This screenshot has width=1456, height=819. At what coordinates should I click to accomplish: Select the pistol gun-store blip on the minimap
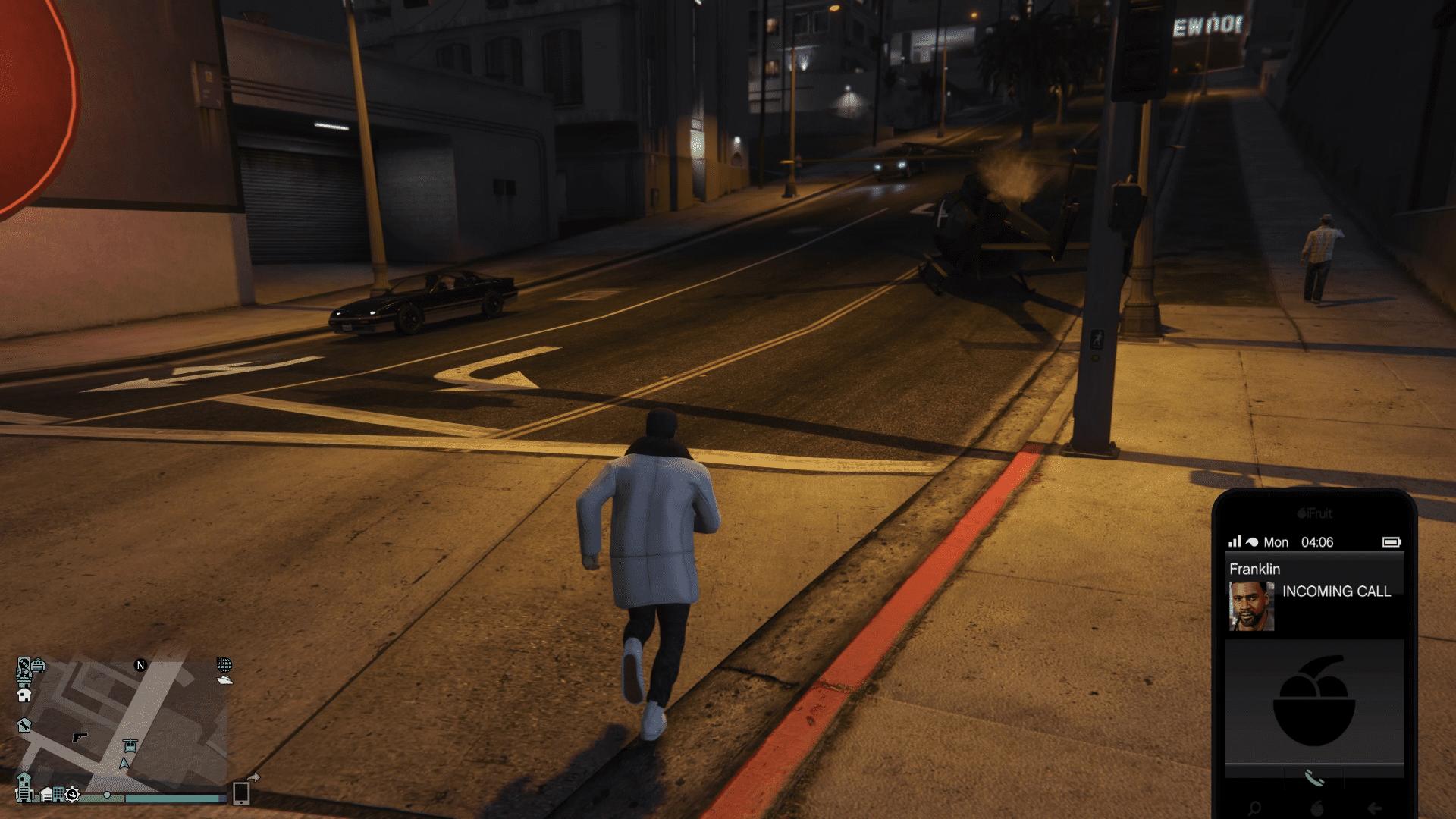tap(80, 737)
